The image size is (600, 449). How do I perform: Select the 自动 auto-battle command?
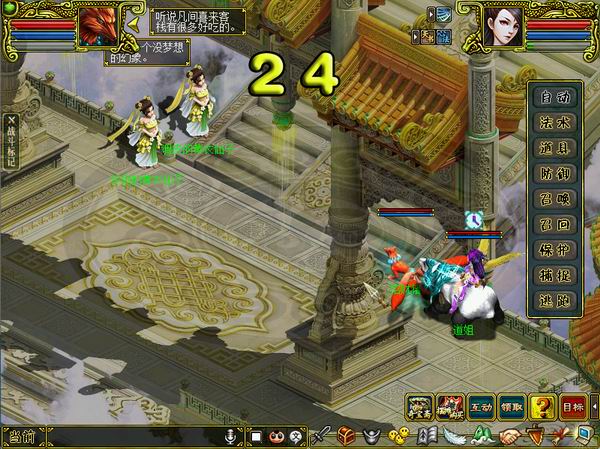[x=556, y=98]
